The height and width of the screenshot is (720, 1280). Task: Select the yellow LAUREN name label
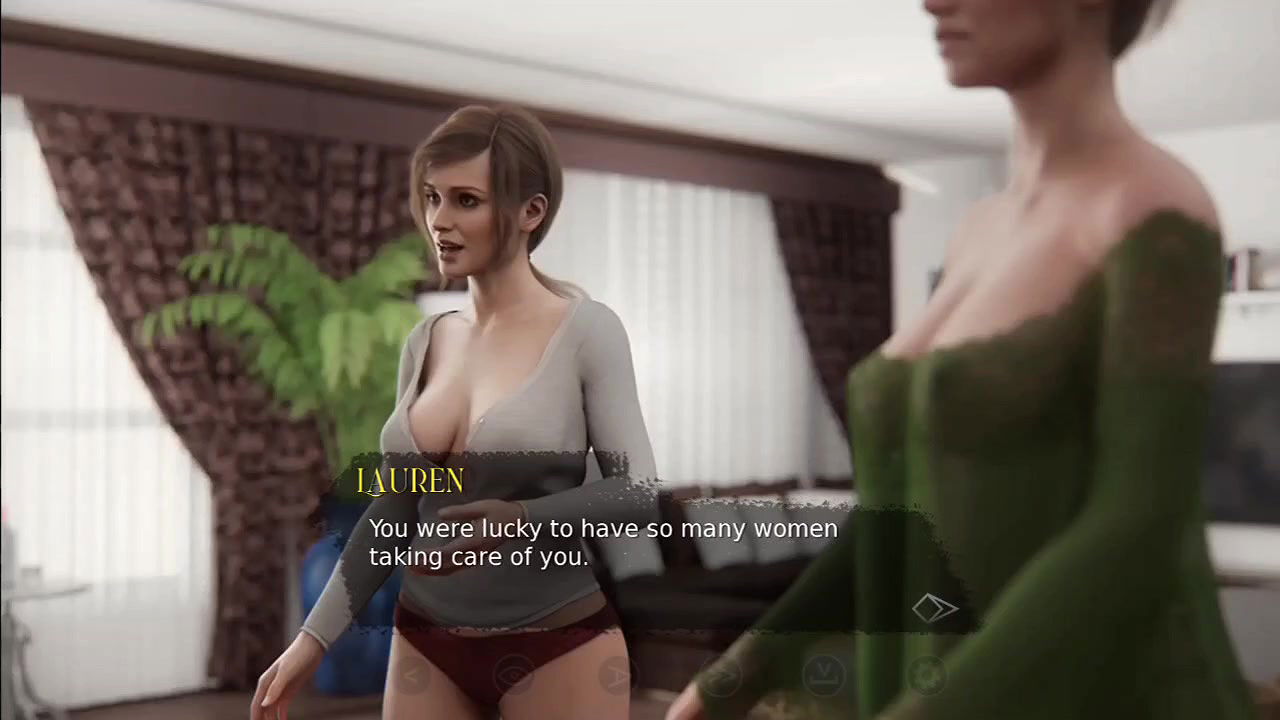[411, 481]
